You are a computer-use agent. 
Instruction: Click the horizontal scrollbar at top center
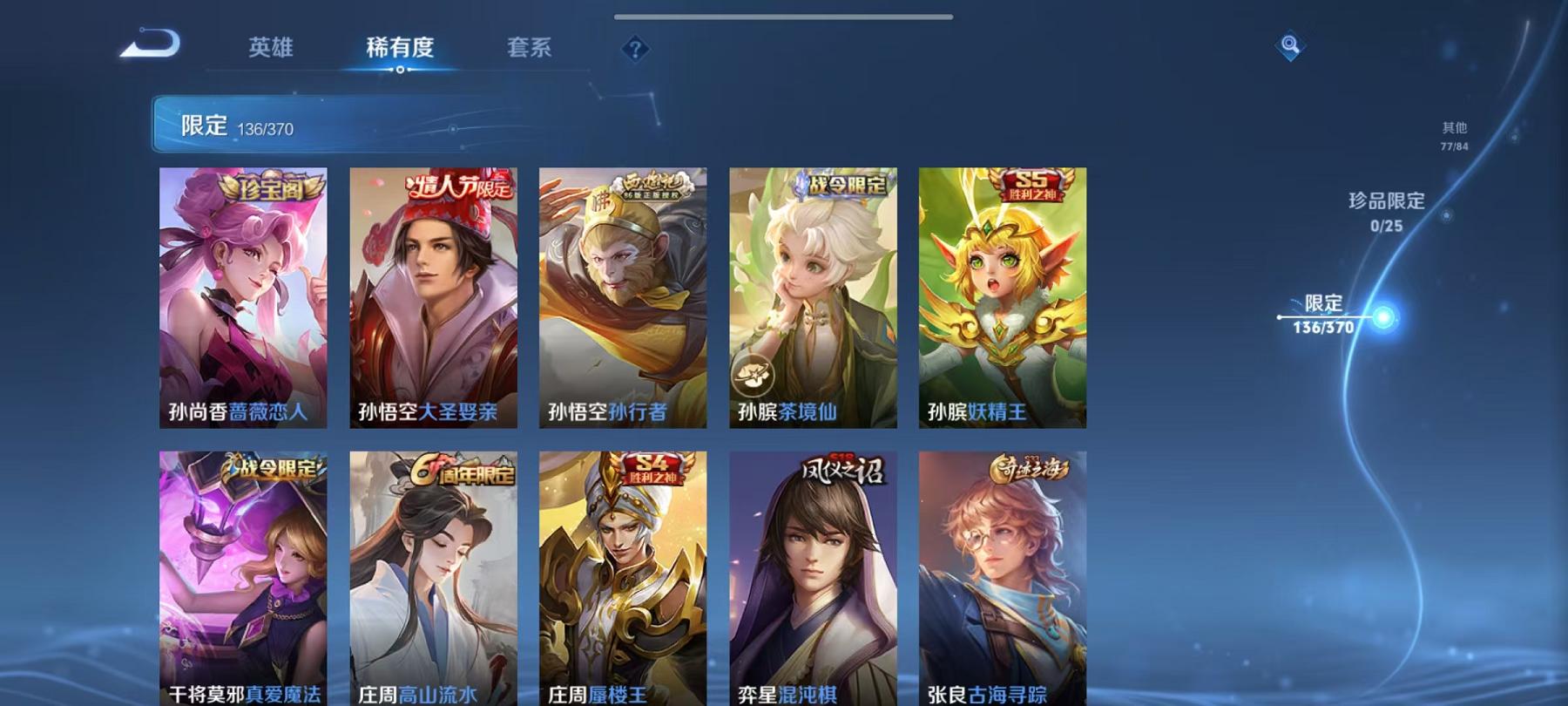pos(784,15)
